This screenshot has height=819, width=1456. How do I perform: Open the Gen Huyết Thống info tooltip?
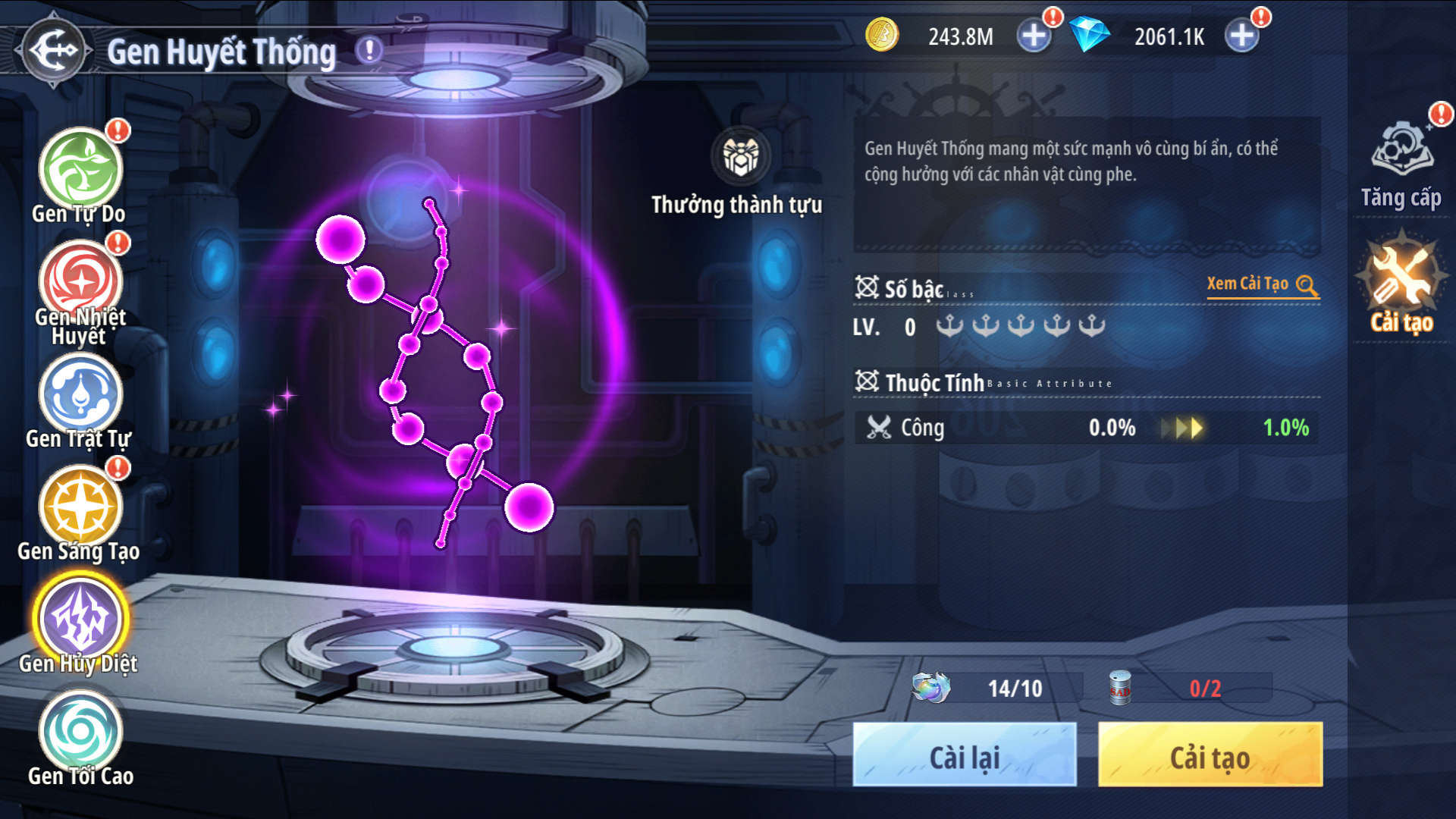369,51
